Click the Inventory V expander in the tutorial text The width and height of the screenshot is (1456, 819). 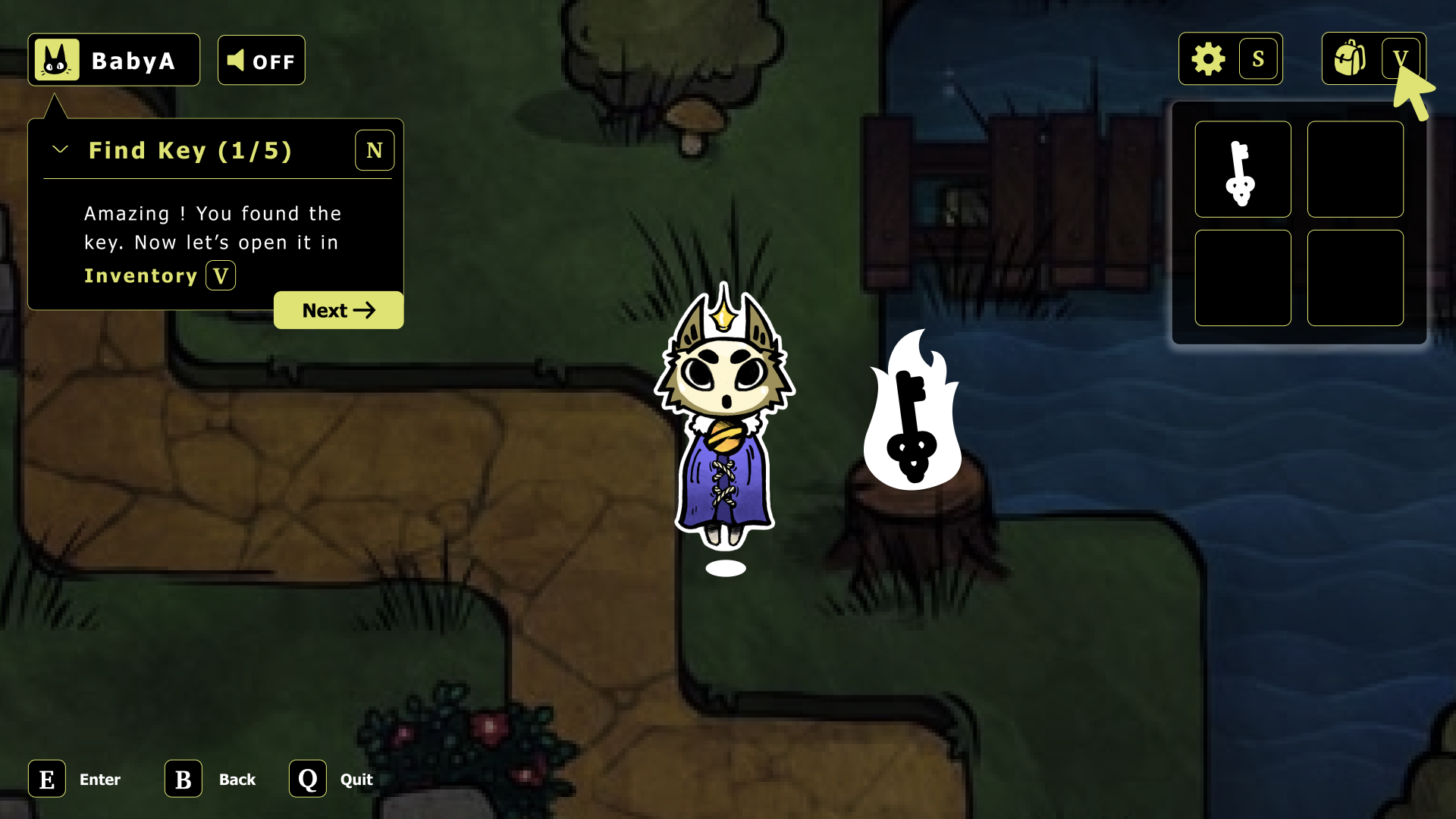220,275
